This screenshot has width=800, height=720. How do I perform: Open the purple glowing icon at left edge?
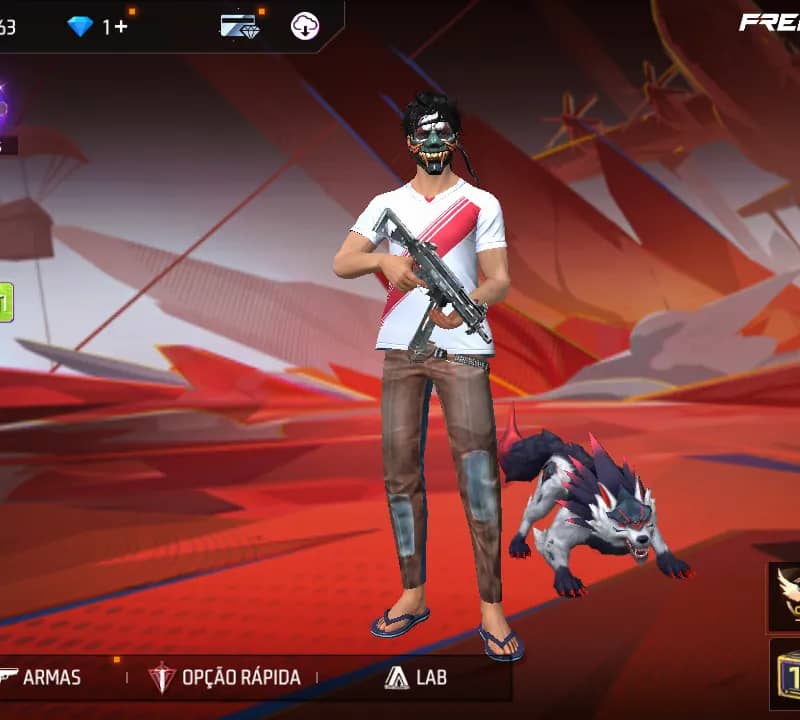[5, 107]
